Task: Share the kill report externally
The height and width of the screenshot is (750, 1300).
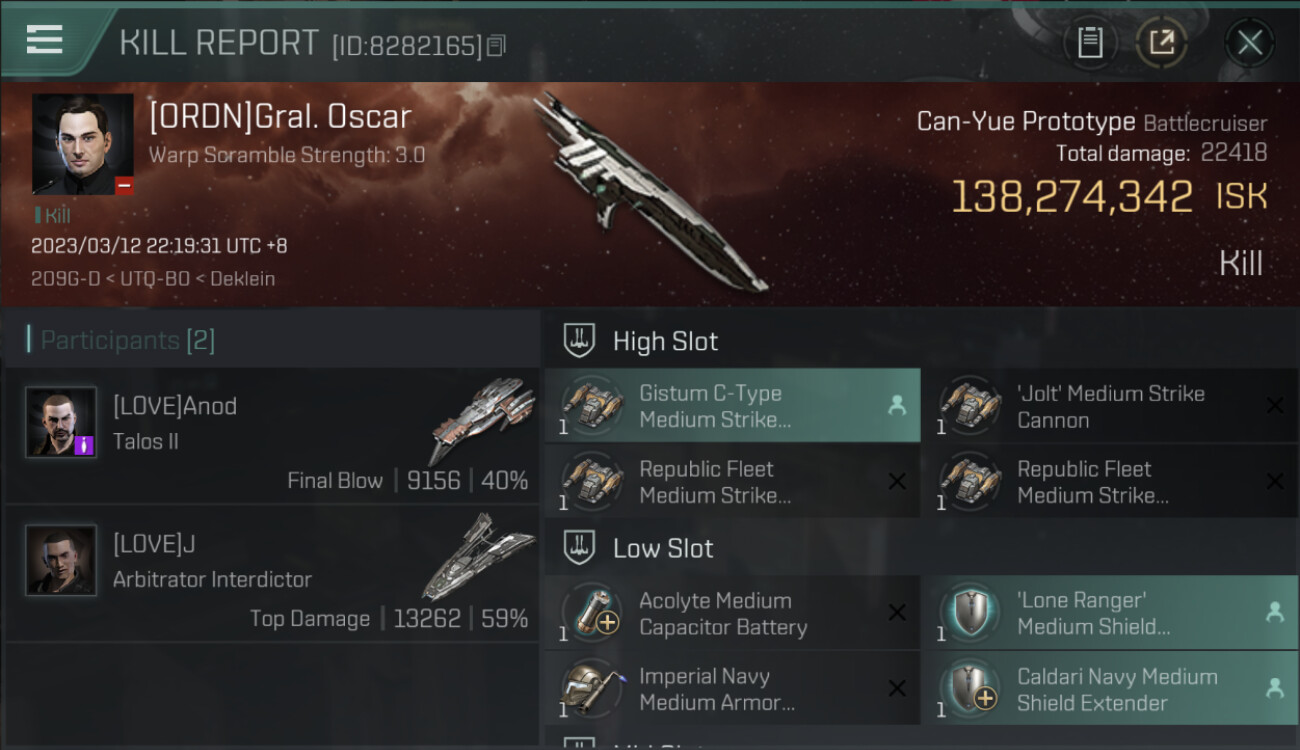Action: pyautogui.click(x=1161, y=43)
